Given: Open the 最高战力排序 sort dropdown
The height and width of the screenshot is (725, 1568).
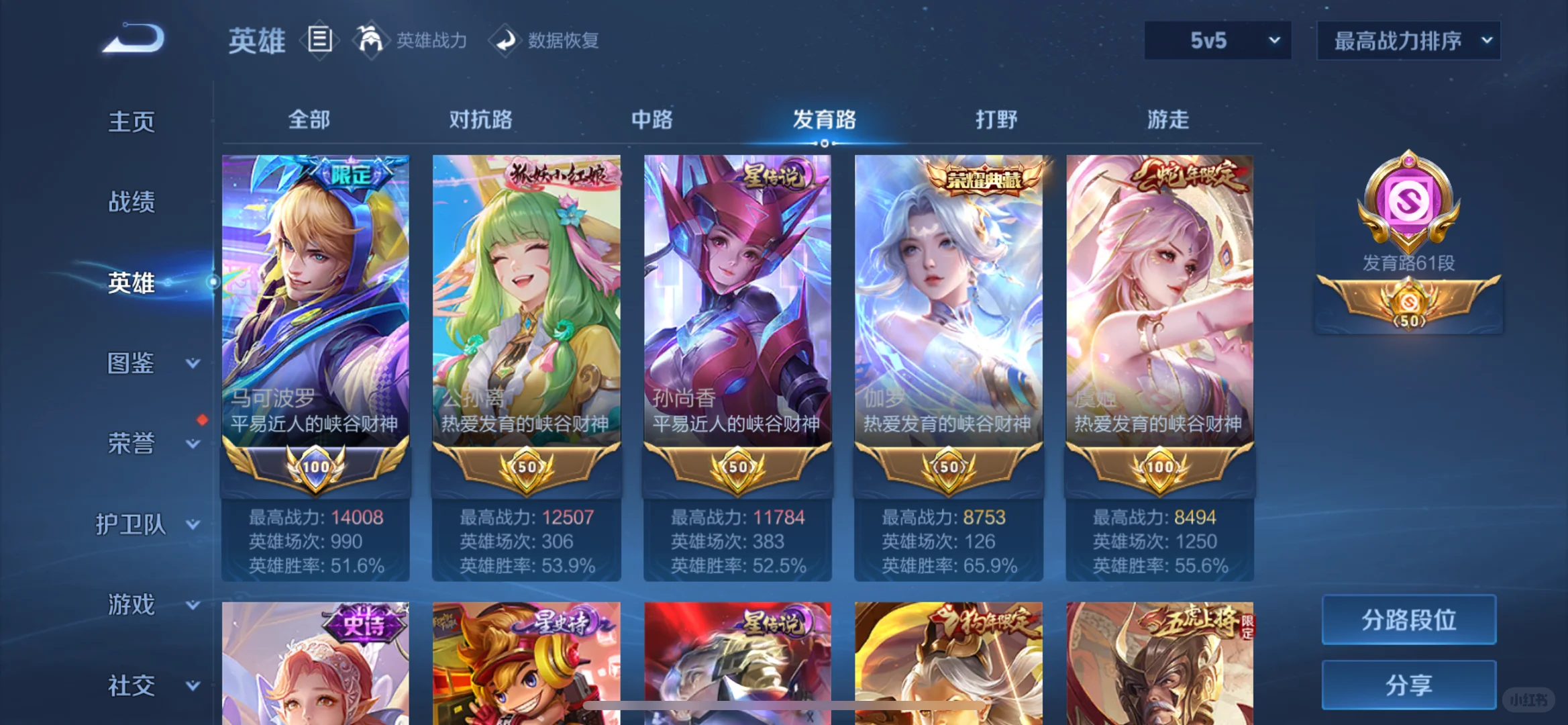Looking at the screenshot, I should (1407, 40).
